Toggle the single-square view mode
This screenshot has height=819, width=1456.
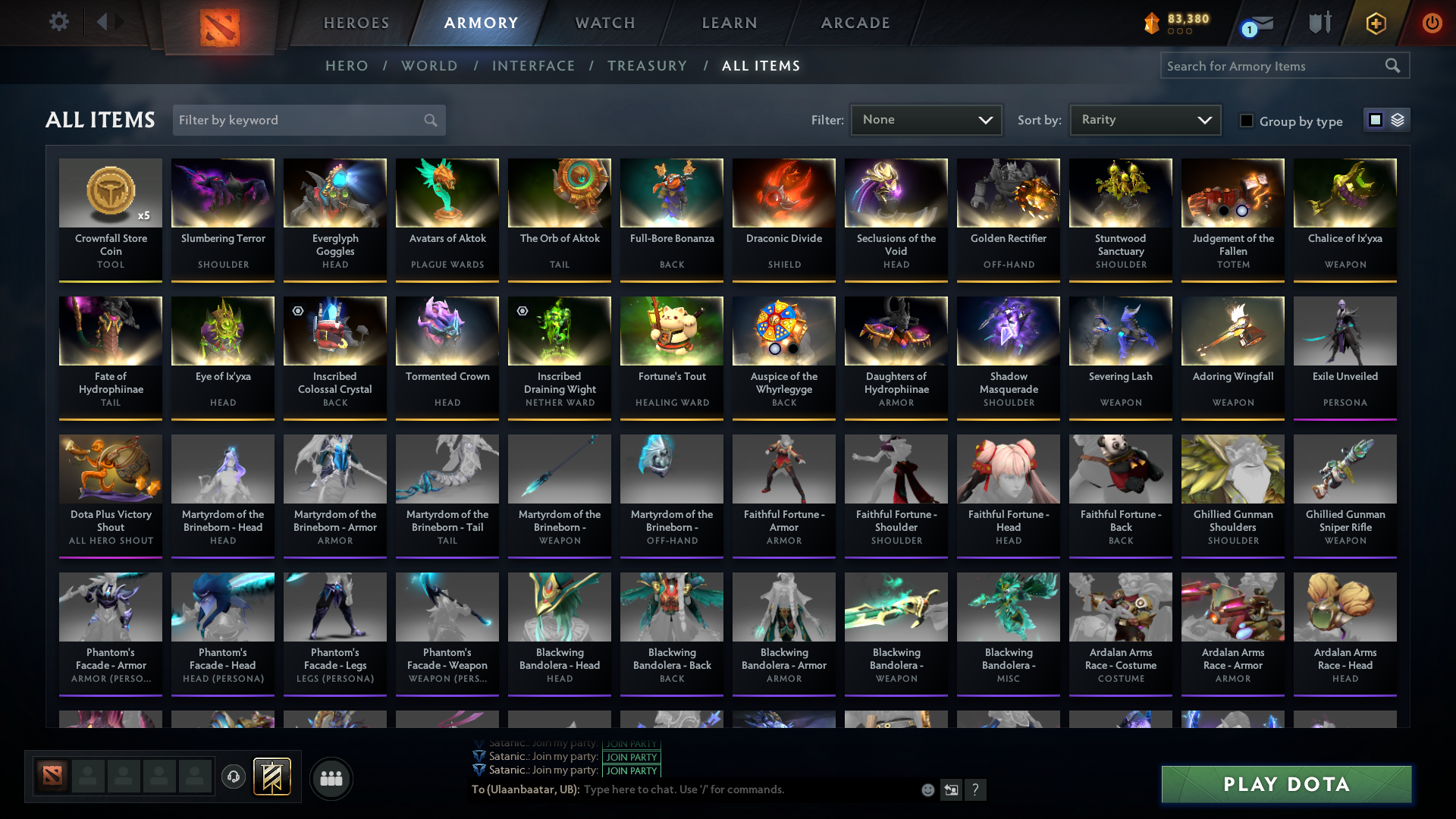pos(1375,120)
